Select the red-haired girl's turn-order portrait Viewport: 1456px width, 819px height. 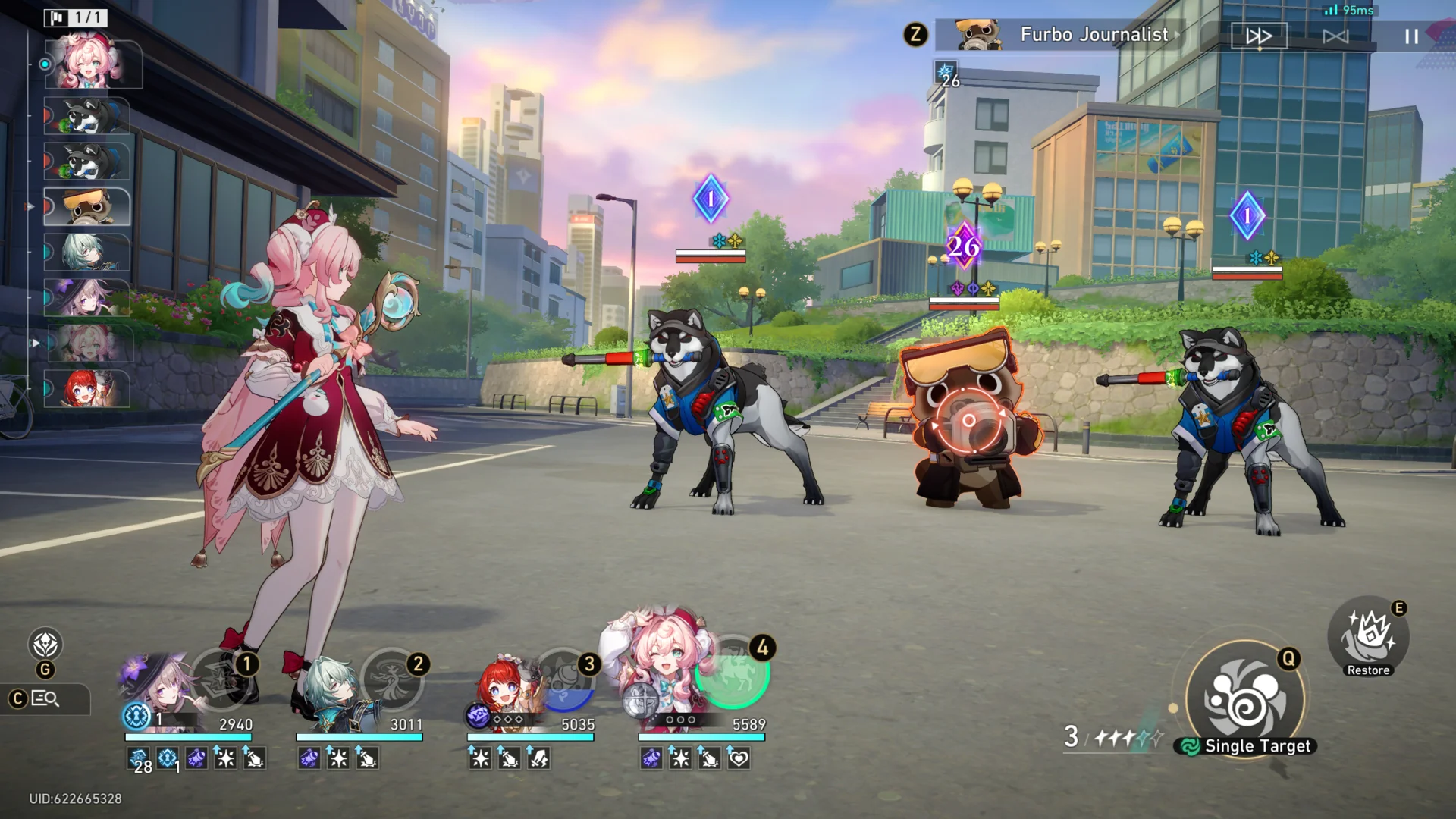[86, 389]
